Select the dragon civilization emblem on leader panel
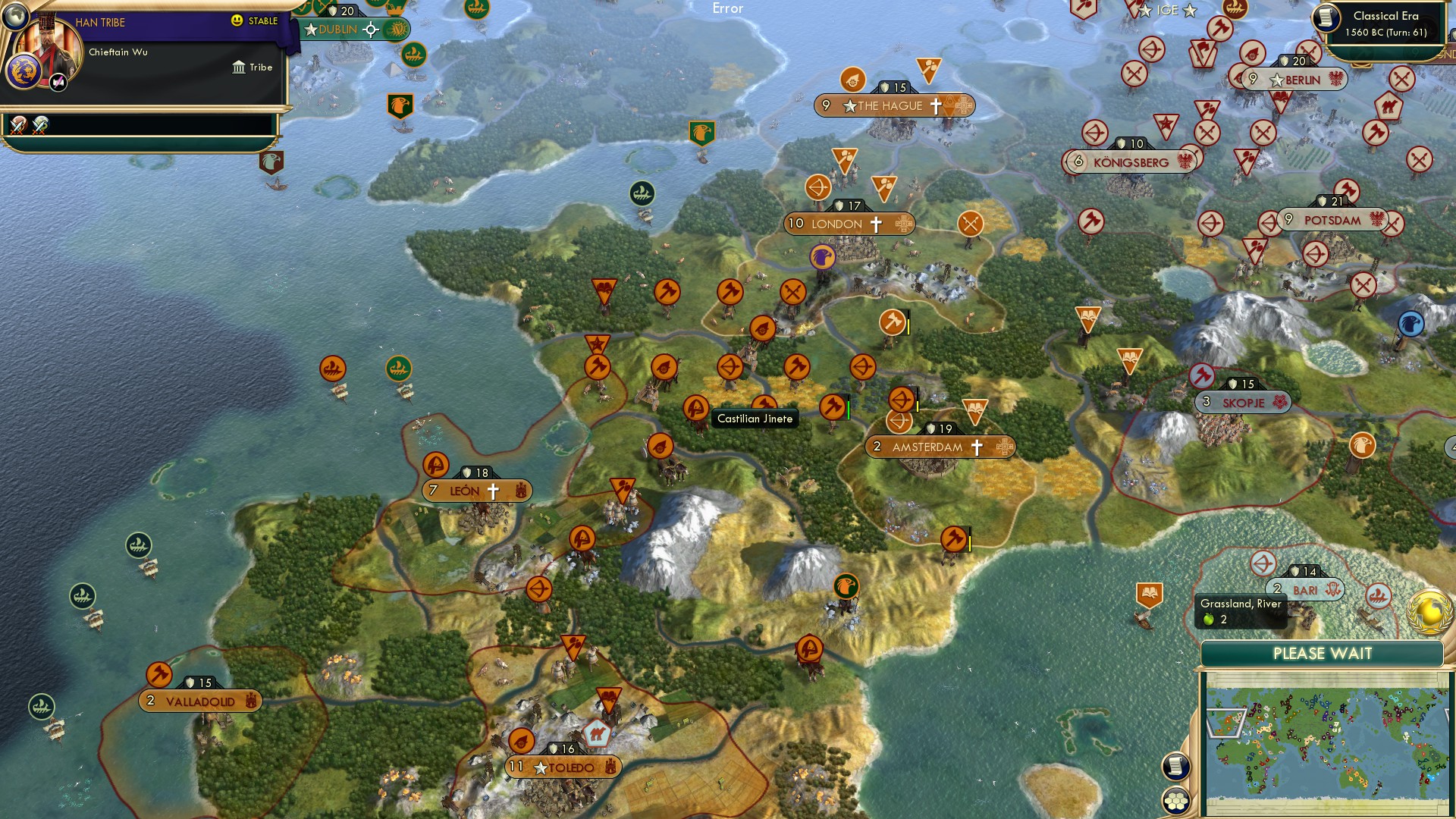This screenshot has height=819, width=1456. click(24, 72)
